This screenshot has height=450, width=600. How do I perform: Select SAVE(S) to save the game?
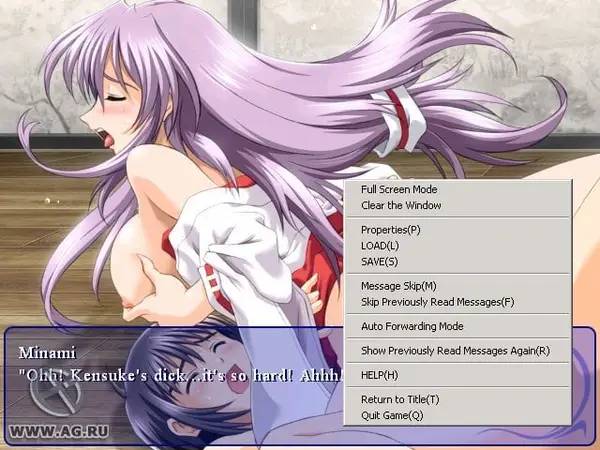(379, 261)
